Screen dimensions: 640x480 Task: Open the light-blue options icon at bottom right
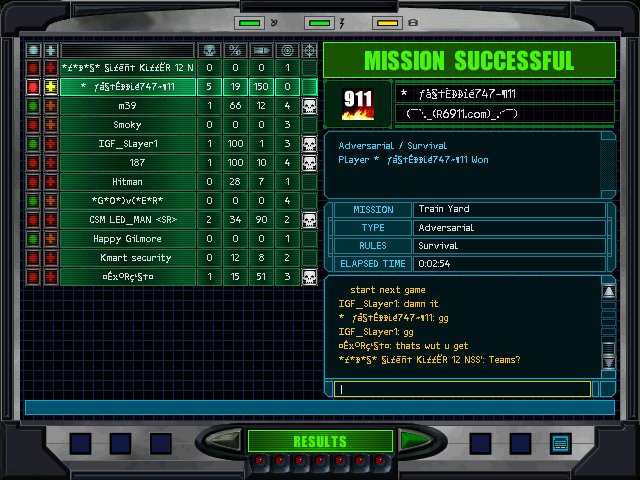pyautogui.click(x=560, y=442)
